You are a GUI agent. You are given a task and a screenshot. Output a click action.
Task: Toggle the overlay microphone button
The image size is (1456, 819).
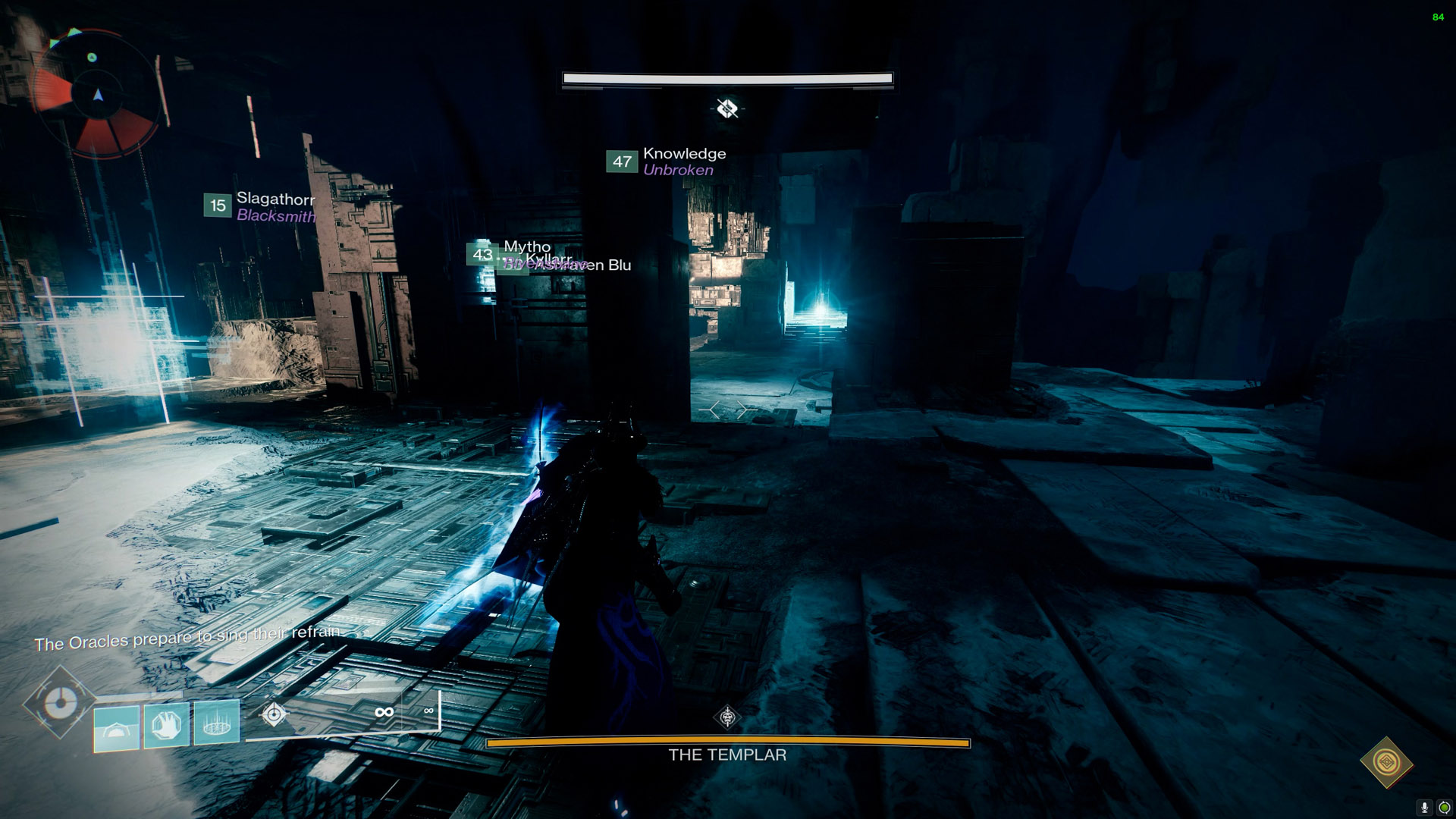1425,808
